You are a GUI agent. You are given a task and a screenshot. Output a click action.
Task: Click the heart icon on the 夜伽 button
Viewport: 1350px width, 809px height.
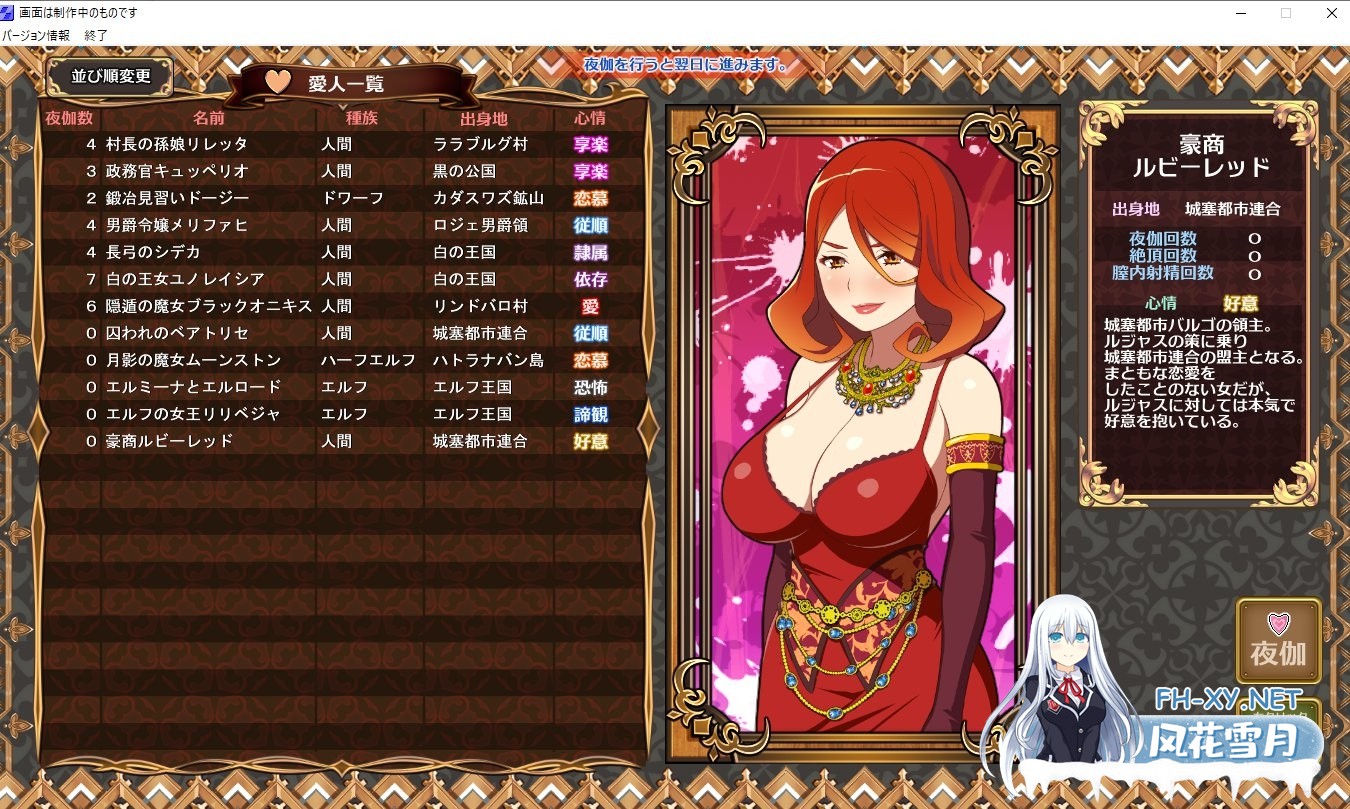[1277, 622]
